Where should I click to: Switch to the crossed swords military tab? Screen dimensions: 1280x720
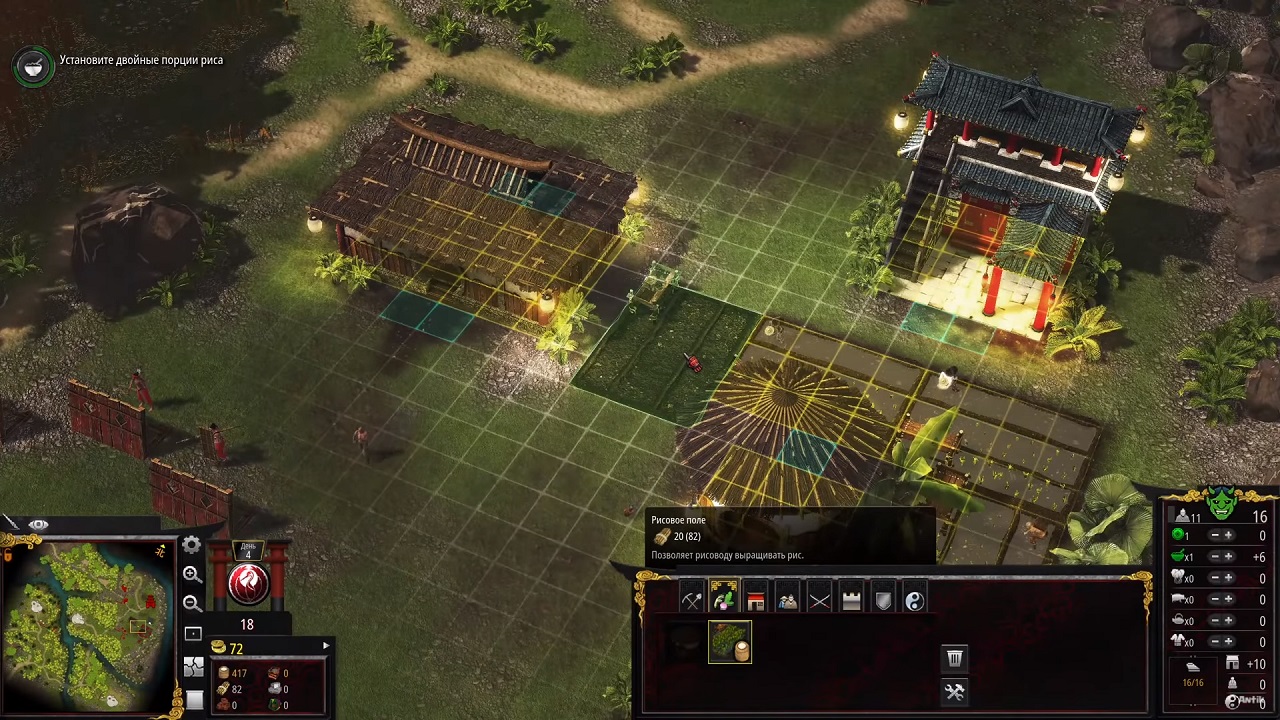(820, 600)
